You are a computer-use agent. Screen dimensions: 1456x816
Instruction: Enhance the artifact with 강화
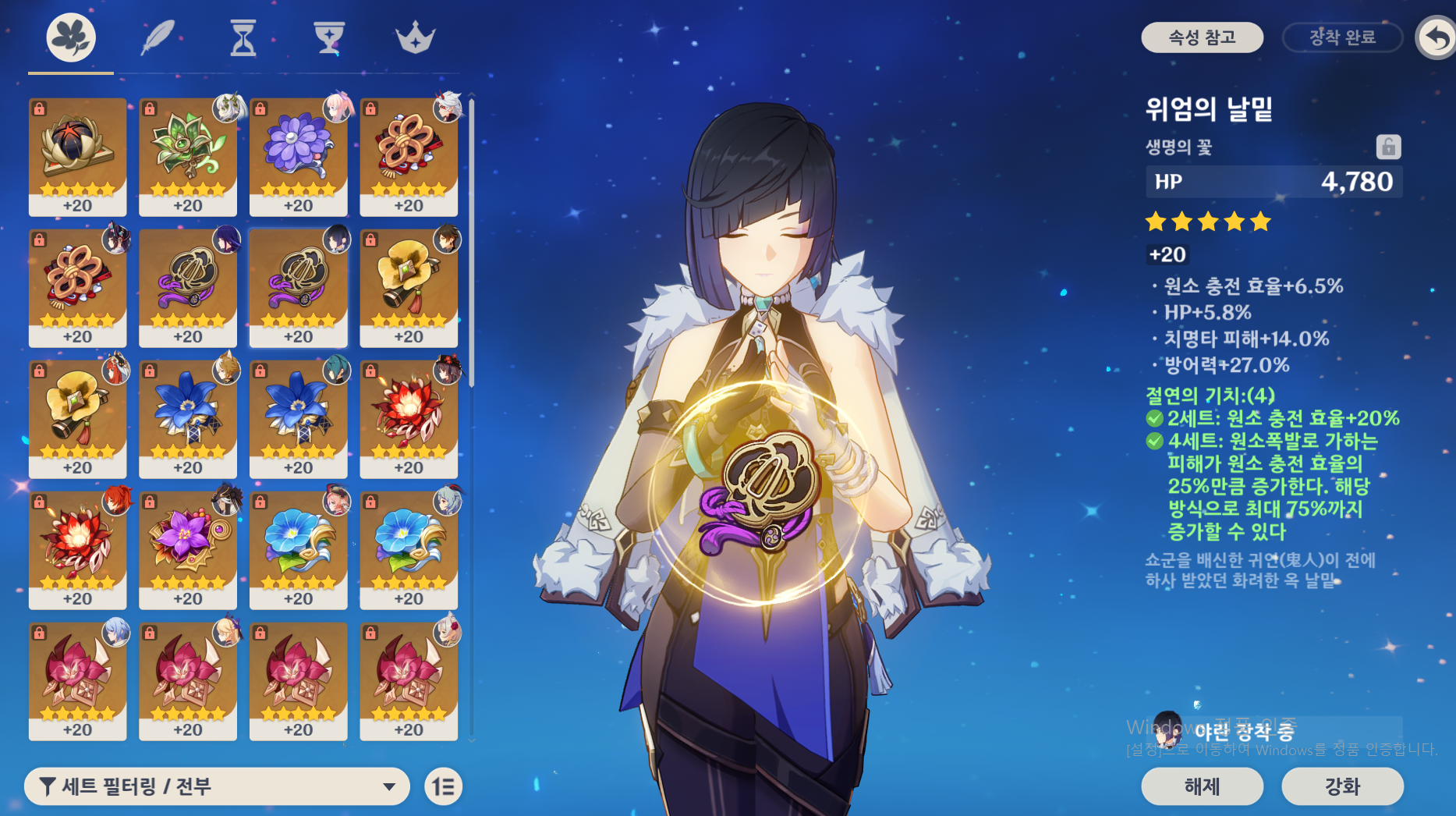point(1342,786)
